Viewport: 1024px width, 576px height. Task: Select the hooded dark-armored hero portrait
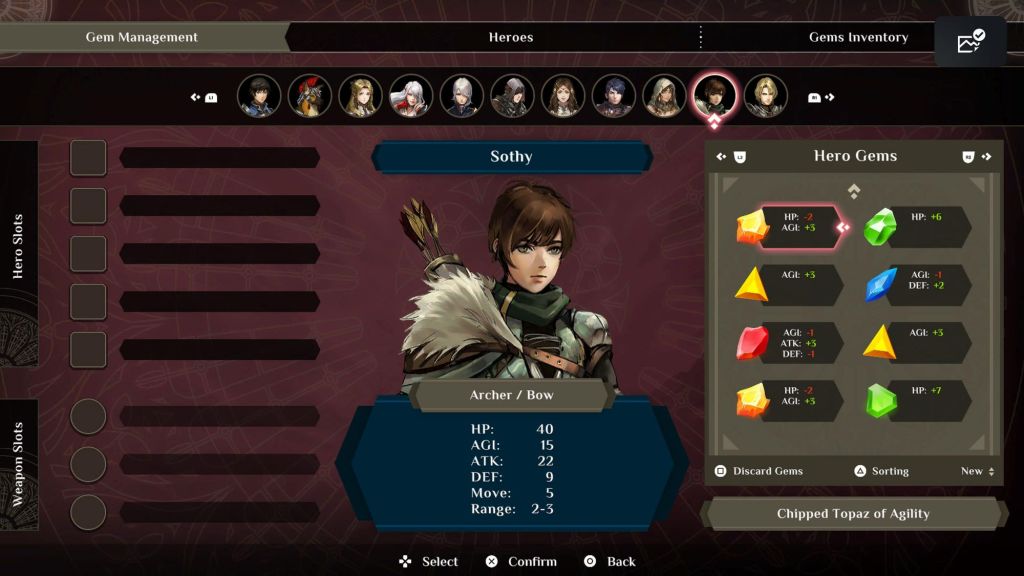[x=512, y=96]
